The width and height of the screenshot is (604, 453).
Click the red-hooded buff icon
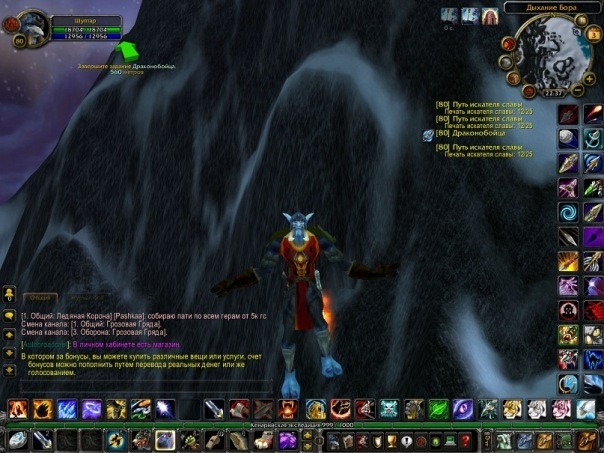coord(490,16)
